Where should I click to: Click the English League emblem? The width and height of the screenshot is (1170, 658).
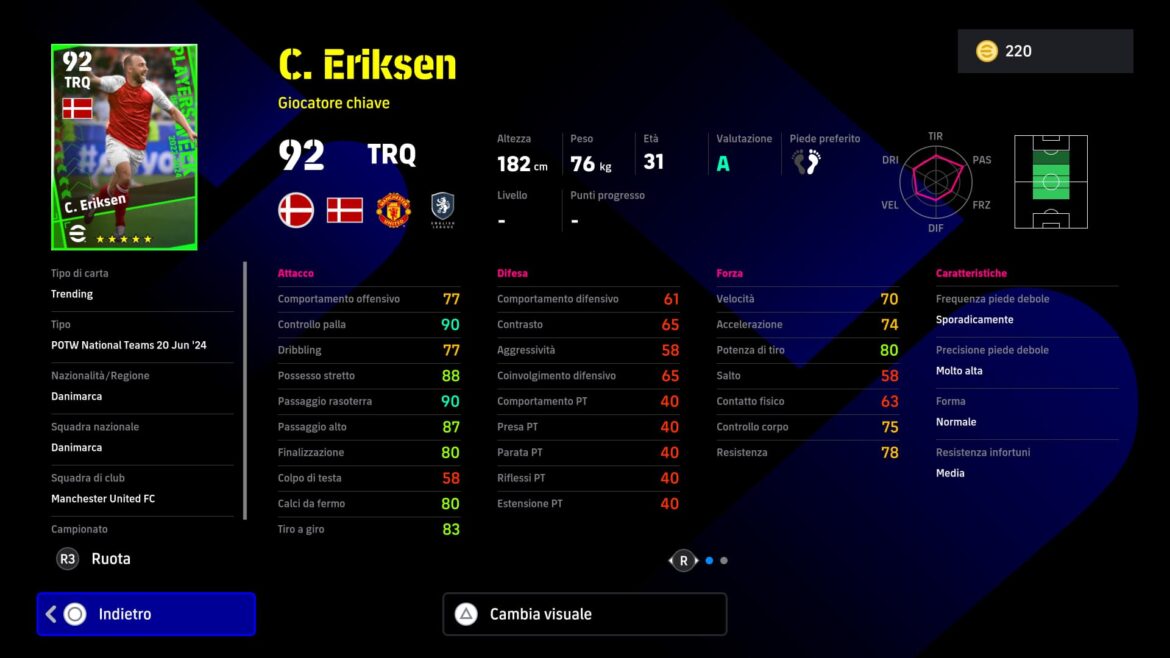click(443, 210)
